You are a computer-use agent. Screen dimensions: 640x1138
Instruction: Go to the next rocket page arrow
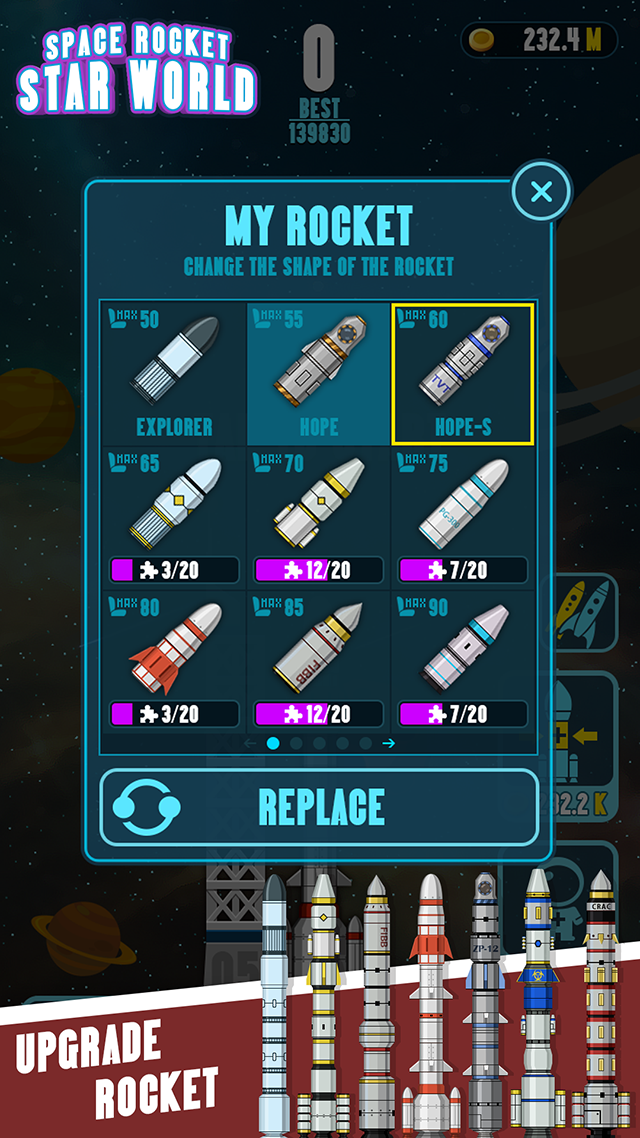(389, 743)
